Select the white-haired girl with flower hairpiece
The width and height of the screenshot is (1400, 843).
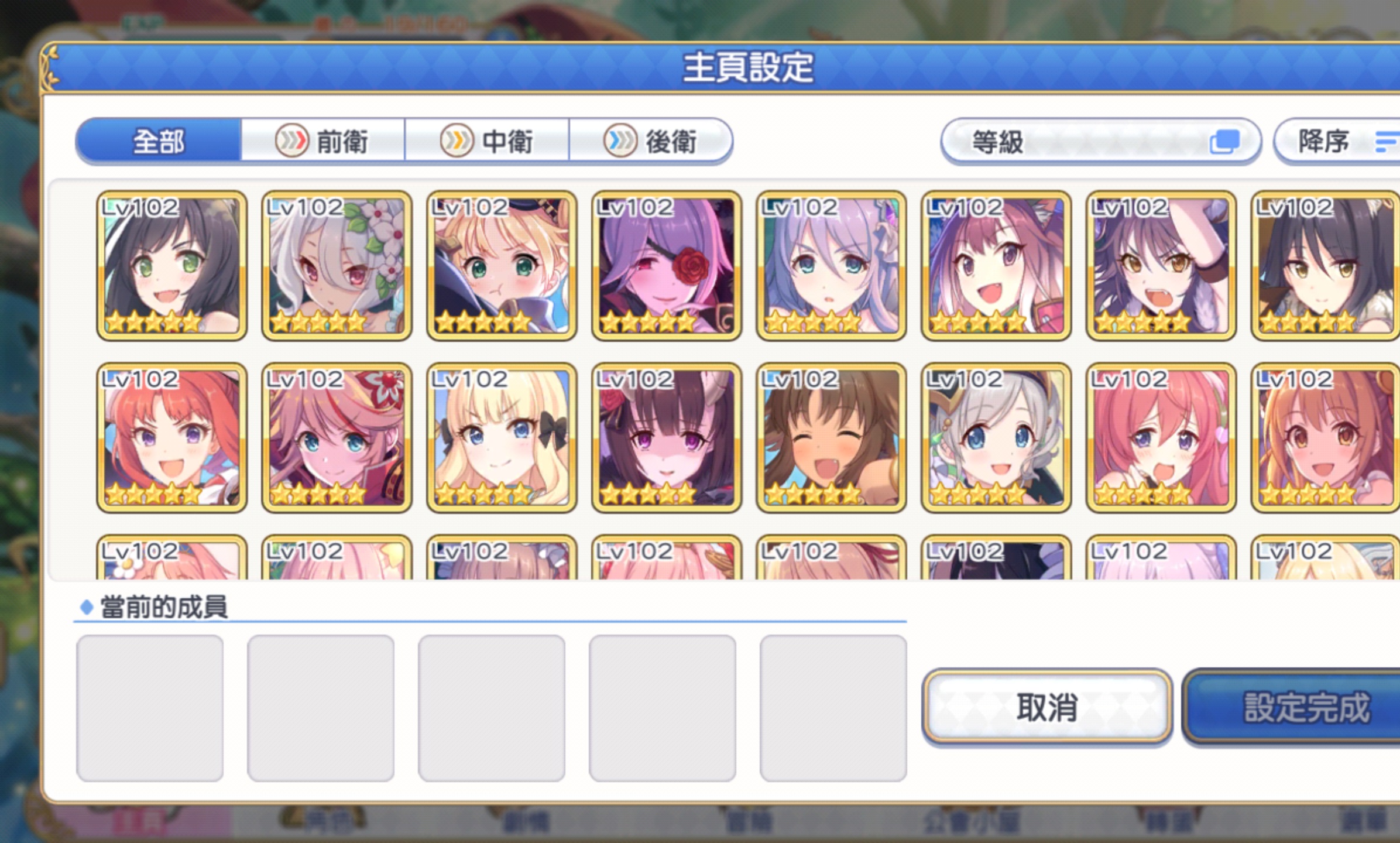point(337,266)
